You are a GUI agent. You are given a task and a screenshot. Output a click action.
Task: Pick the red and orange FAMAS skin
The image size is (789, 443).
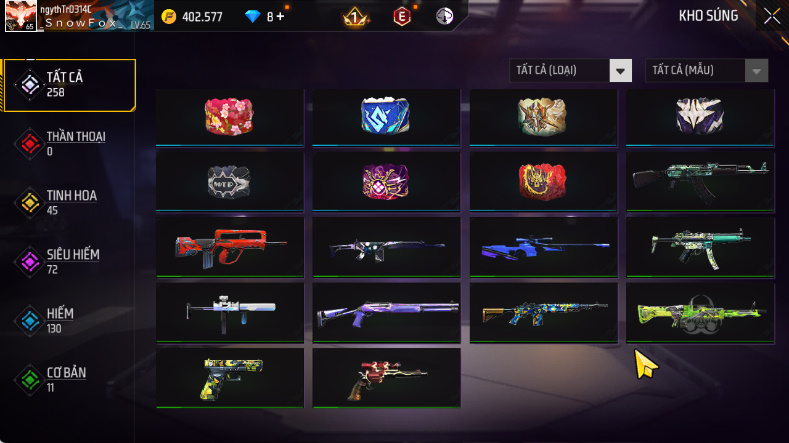(230, 246)
